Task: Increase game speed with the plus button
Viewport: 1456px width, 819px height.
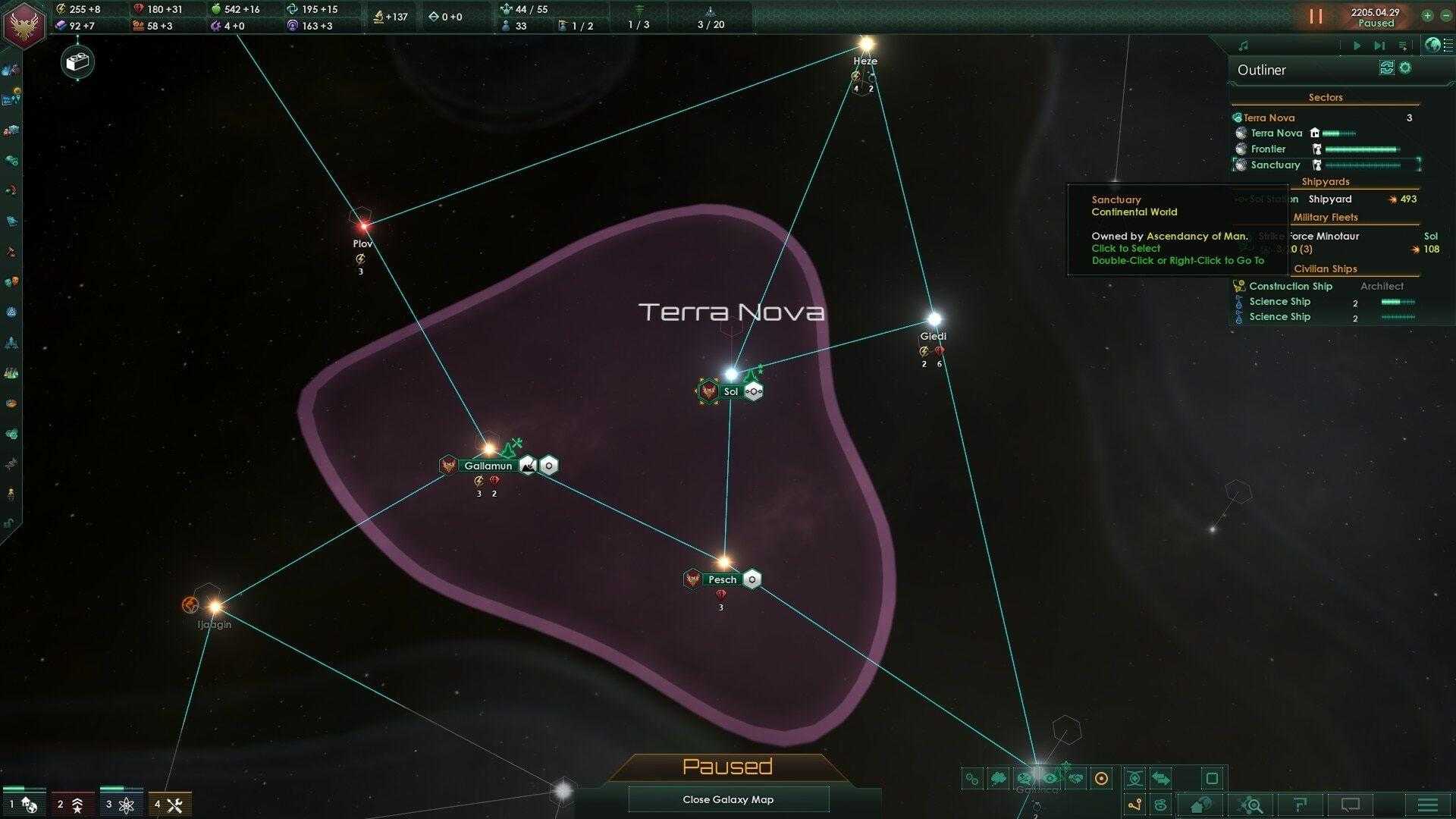Action: [x=1427, y=16]
